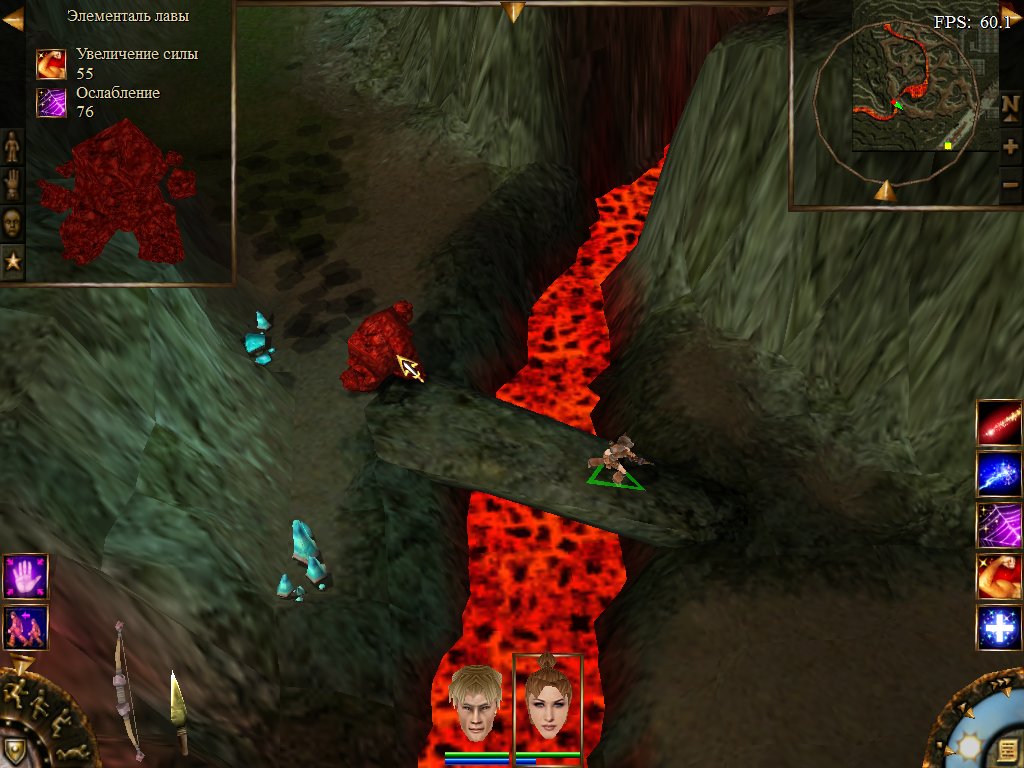Open the face tab in target panel
Image resolution: width=1024 pixels, height=768 pixels.
tap(12, 222)
